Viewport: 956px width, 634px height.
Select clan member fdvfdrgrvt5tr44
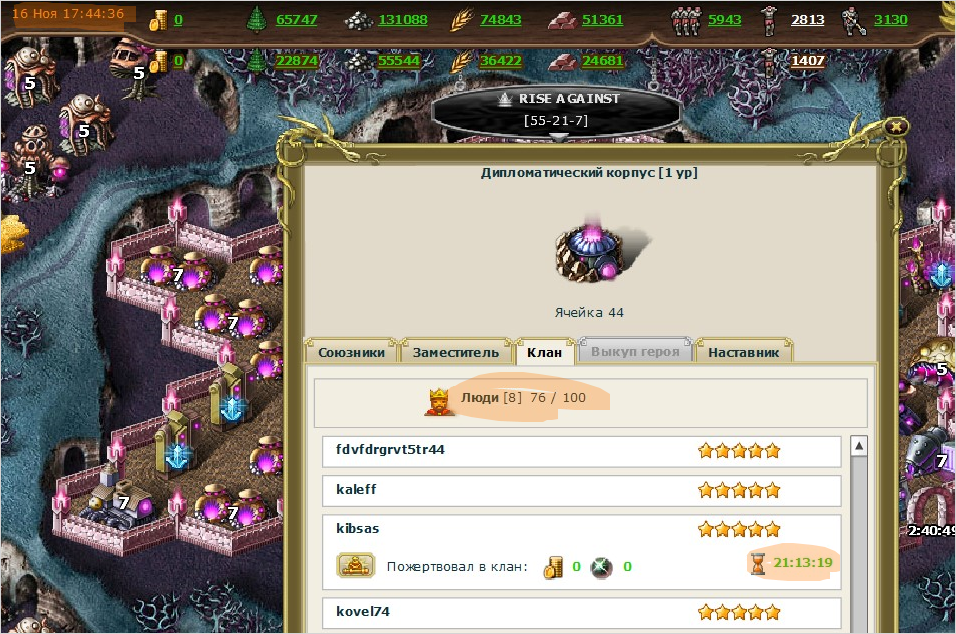tap(390, 450)
